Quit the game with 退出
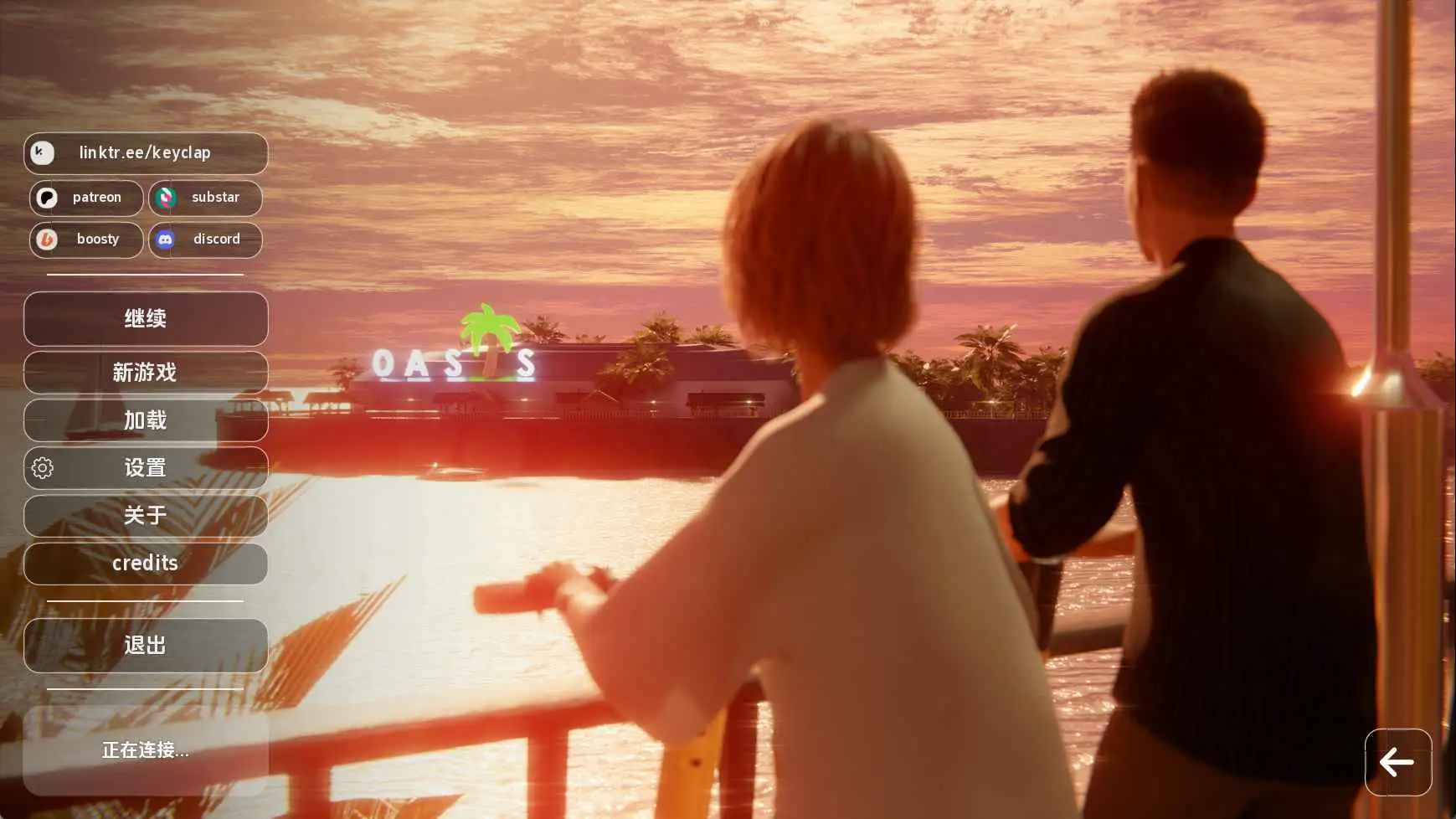1456x819 pixels. [x=146, y=645]
